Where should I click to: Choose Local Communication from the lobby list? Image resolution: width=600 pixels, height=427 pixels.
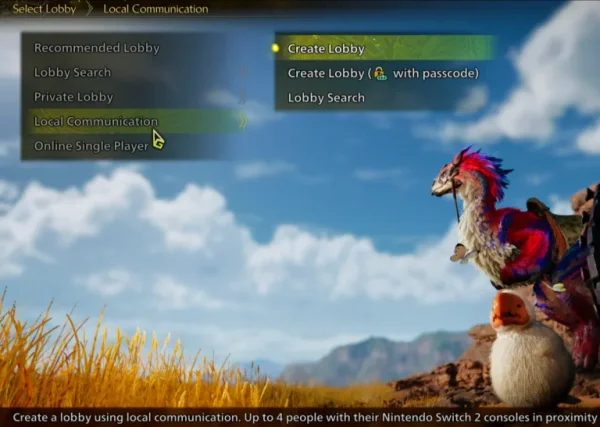96,121
